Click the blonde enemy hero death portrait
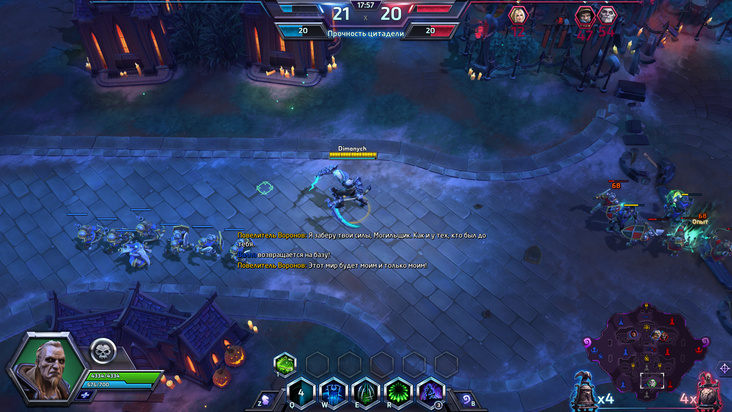This screenshot has width=732, height=412. click(518, 15)
